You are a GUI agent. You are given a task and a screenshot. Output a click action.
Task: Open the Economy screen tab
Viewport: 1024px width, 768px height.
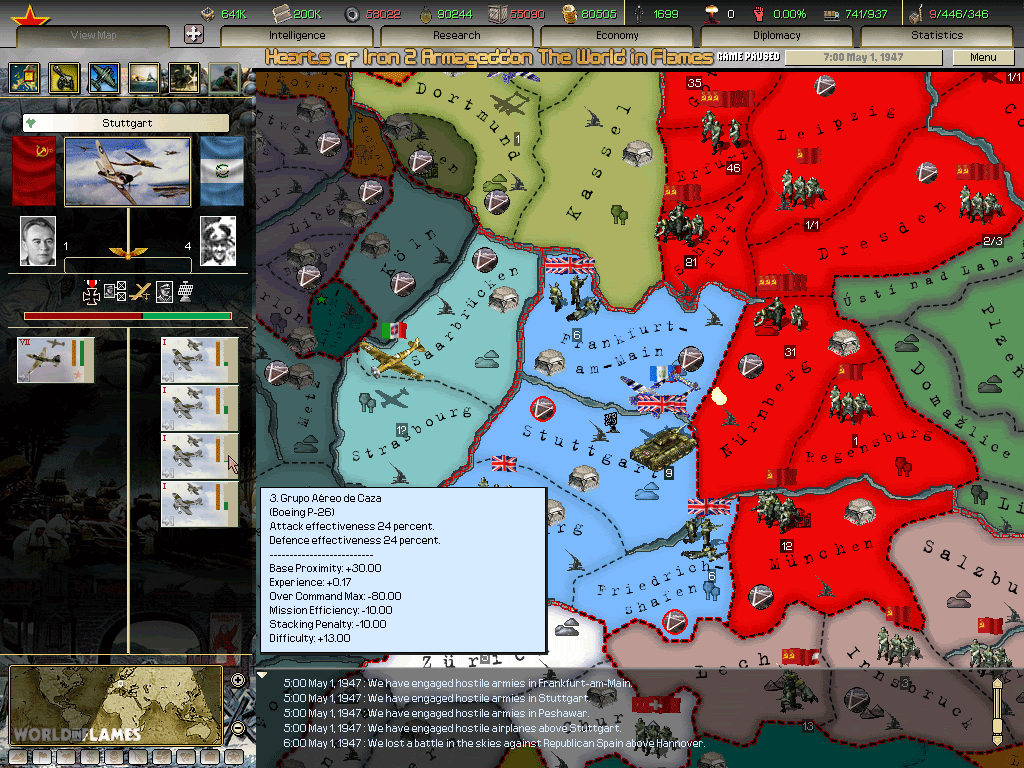click(617, 36)
